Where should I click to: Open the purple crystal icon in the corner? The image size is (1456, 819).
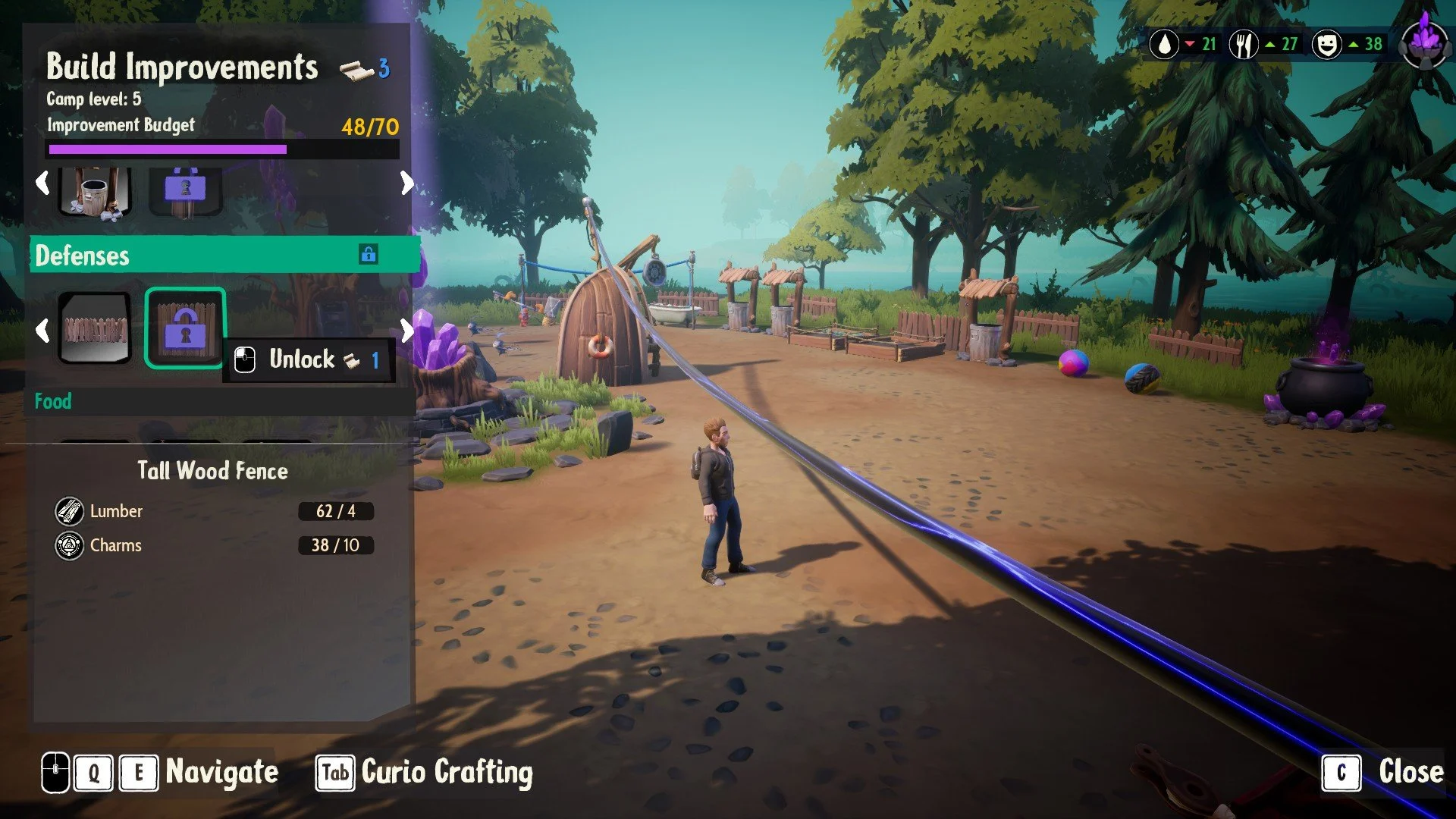click(x=1425, y=42)
